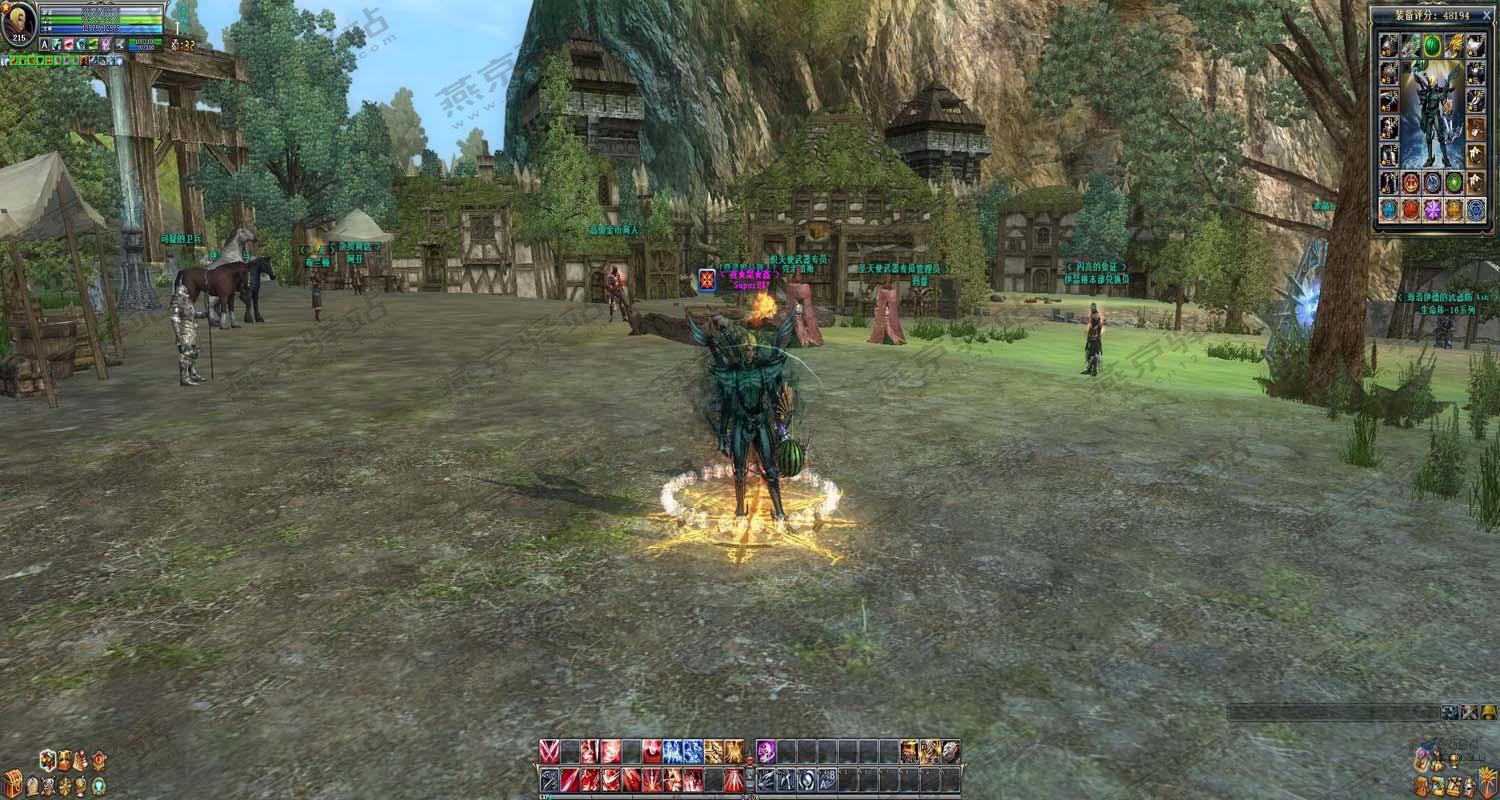Image resolution: width=1500 pixels, height=800 pixels.
Task: Select the green rune gem in the equipment panel
Action: pyautogui.click(x=1454, y=182)
